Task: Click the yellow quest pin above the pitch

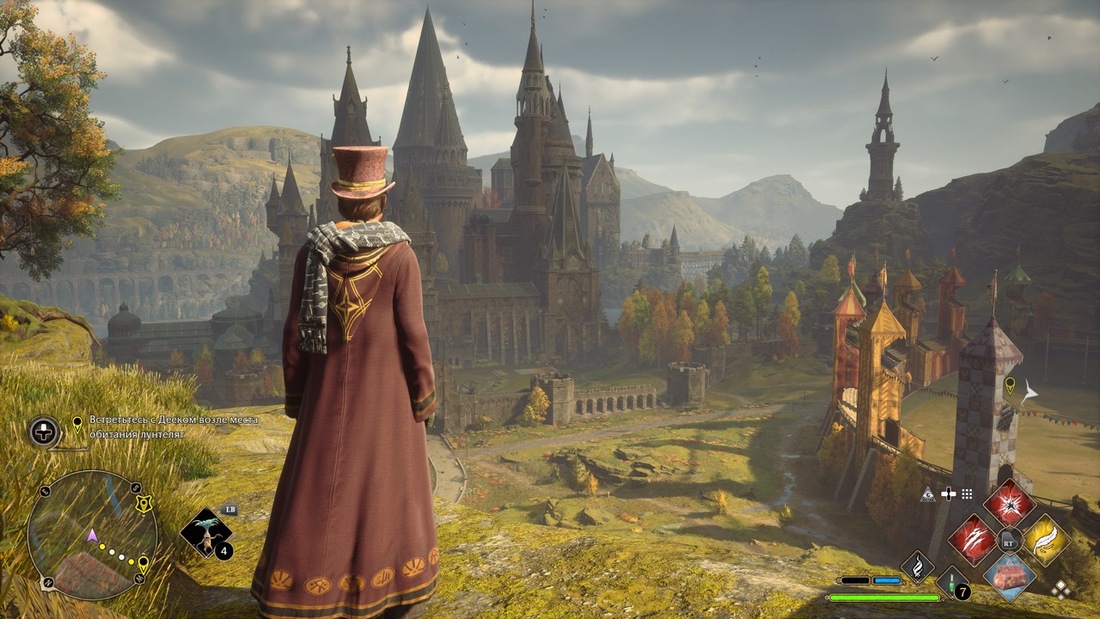Action: coord(1009,384)
